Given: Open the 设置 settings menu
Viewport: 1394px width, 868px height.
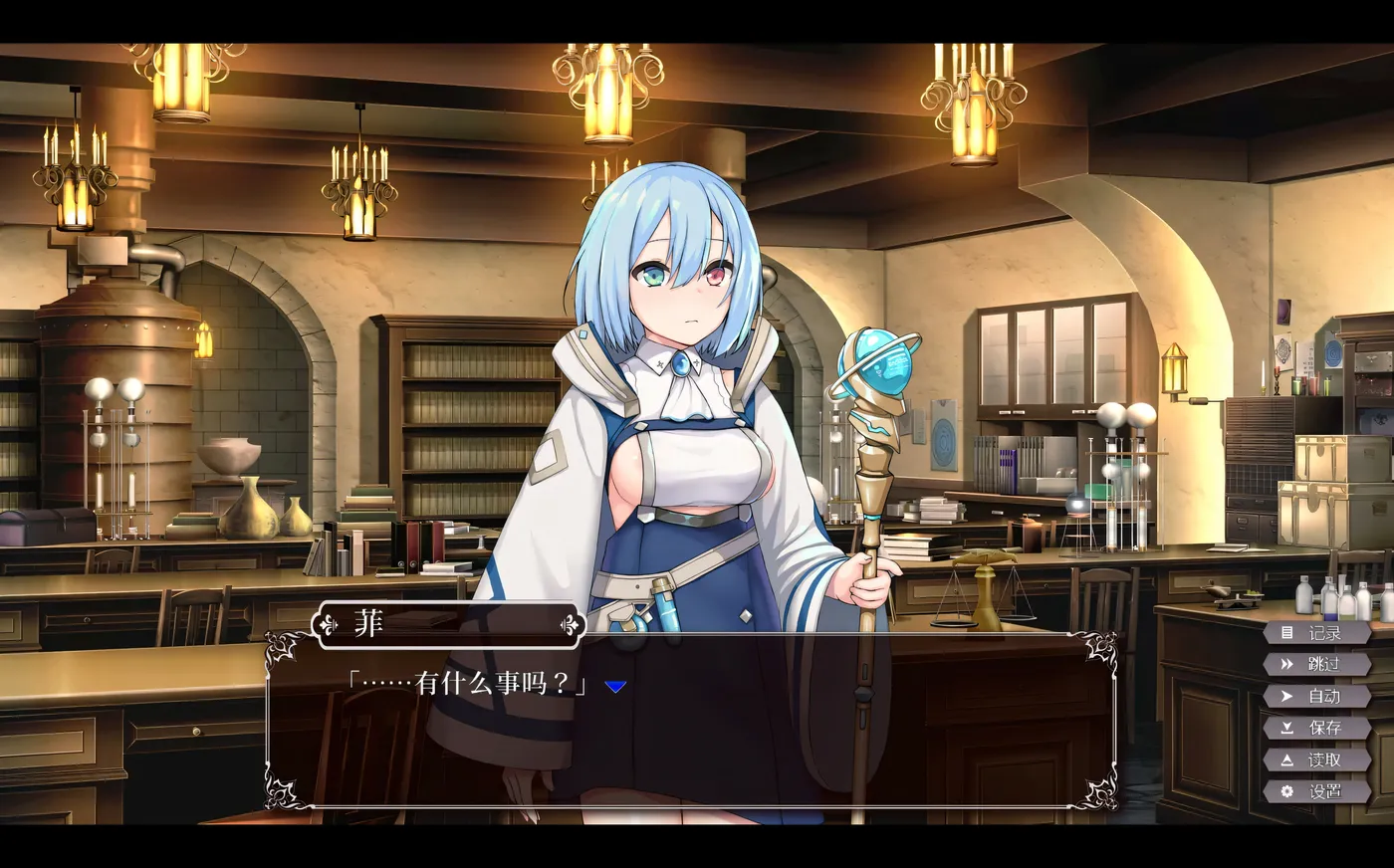Looking at the screenshot, I should 1315,791.
